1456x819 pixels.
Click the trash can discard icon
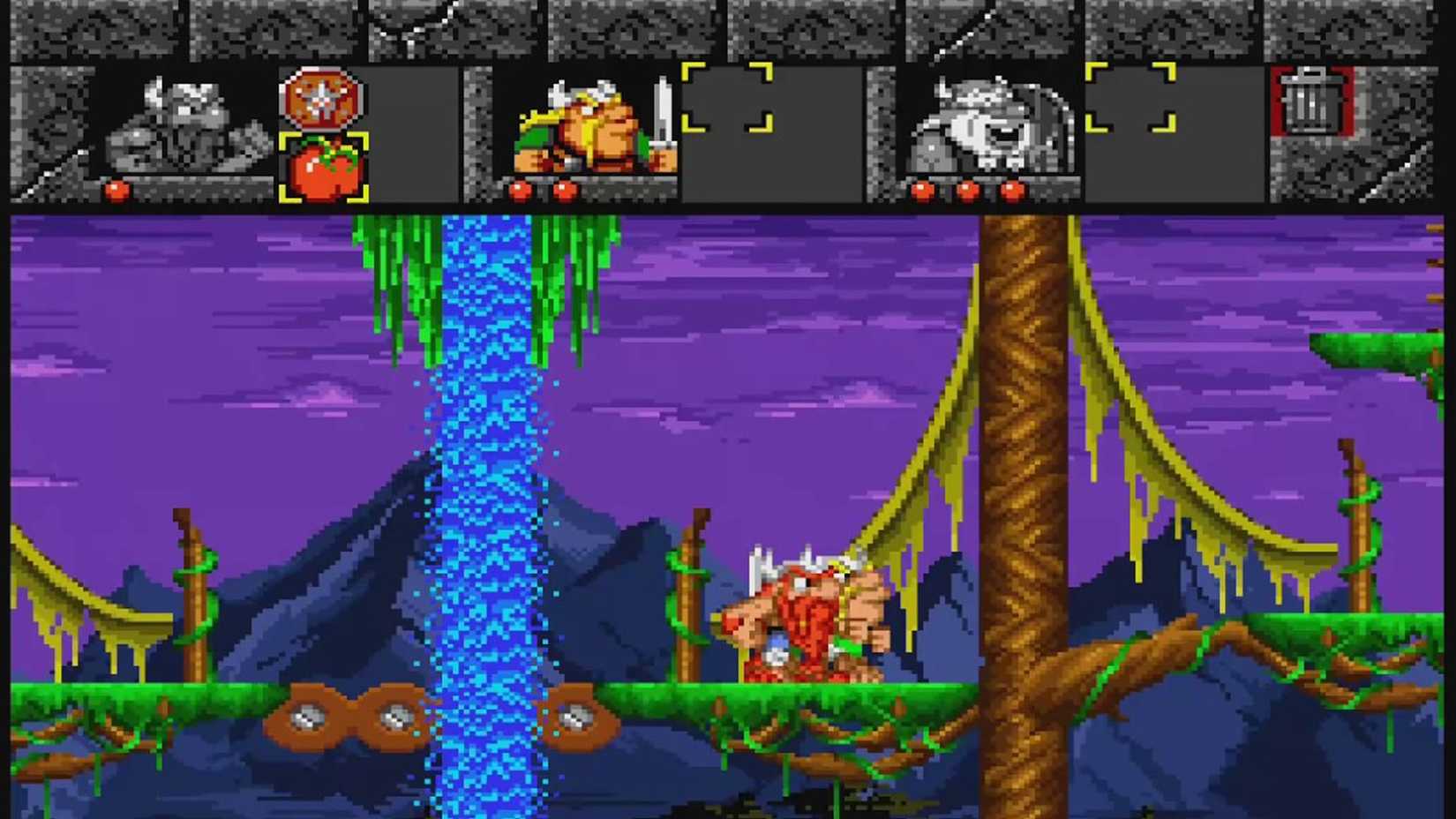coord(1312,101)
